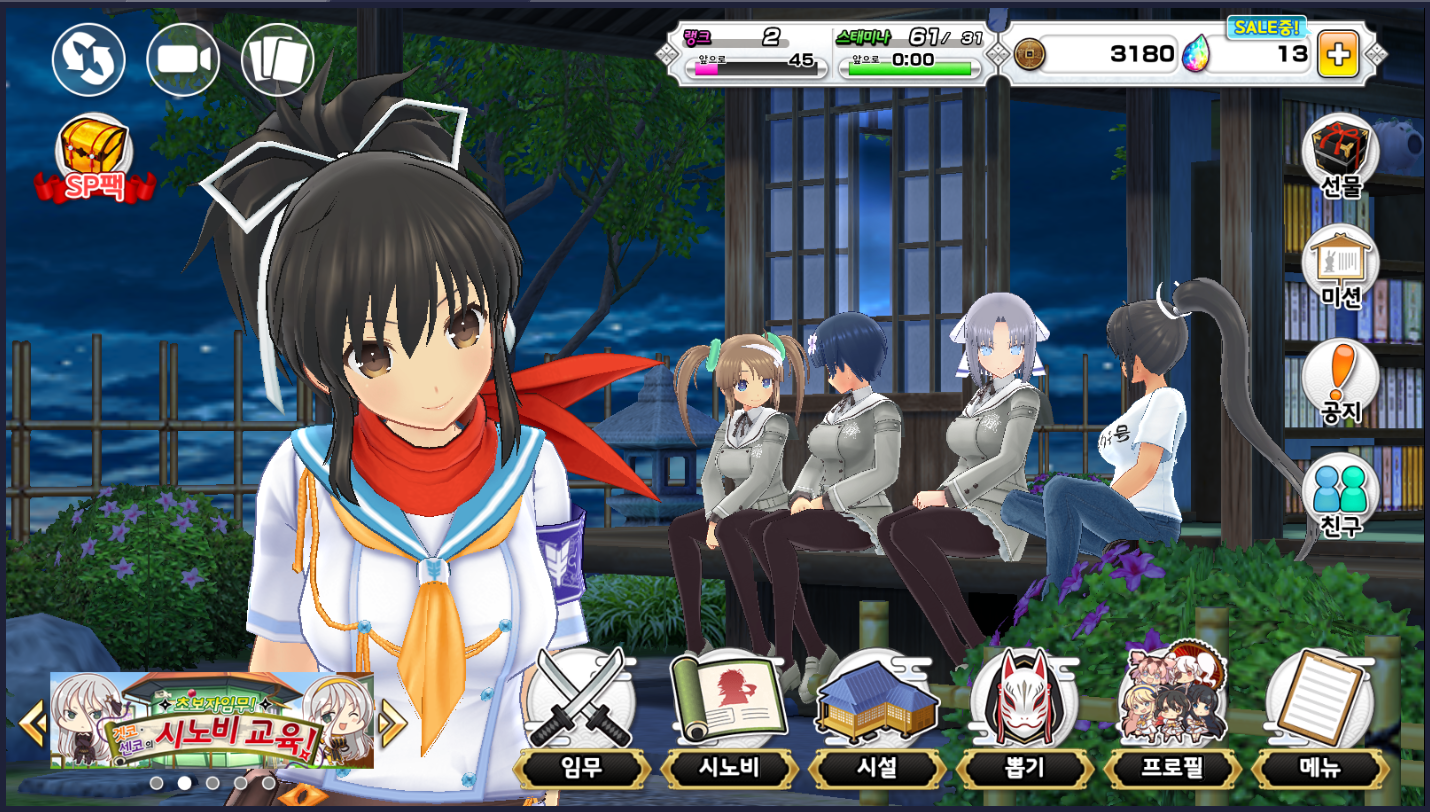Viewport: 1430px width, 812px height.
Task: Show the next banner with right arrow
Action: (x=392, y=721)
